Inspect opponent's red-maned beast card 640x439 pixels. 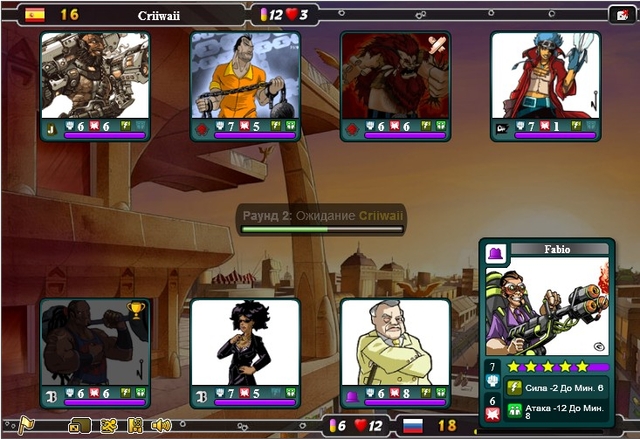[x=395, y=76]
